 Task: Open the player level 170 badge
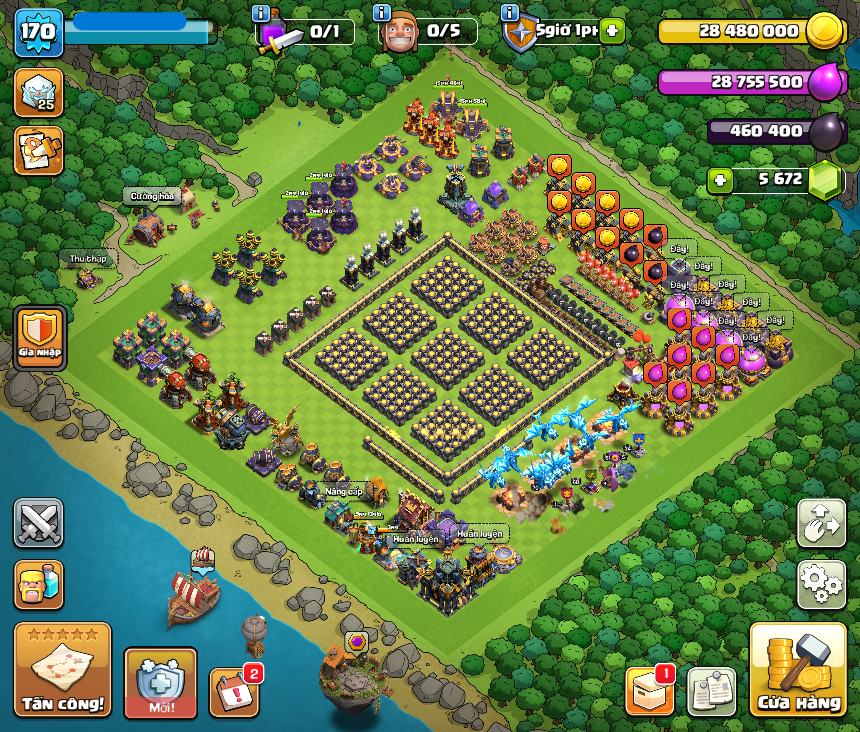click(x=39, y=32)
